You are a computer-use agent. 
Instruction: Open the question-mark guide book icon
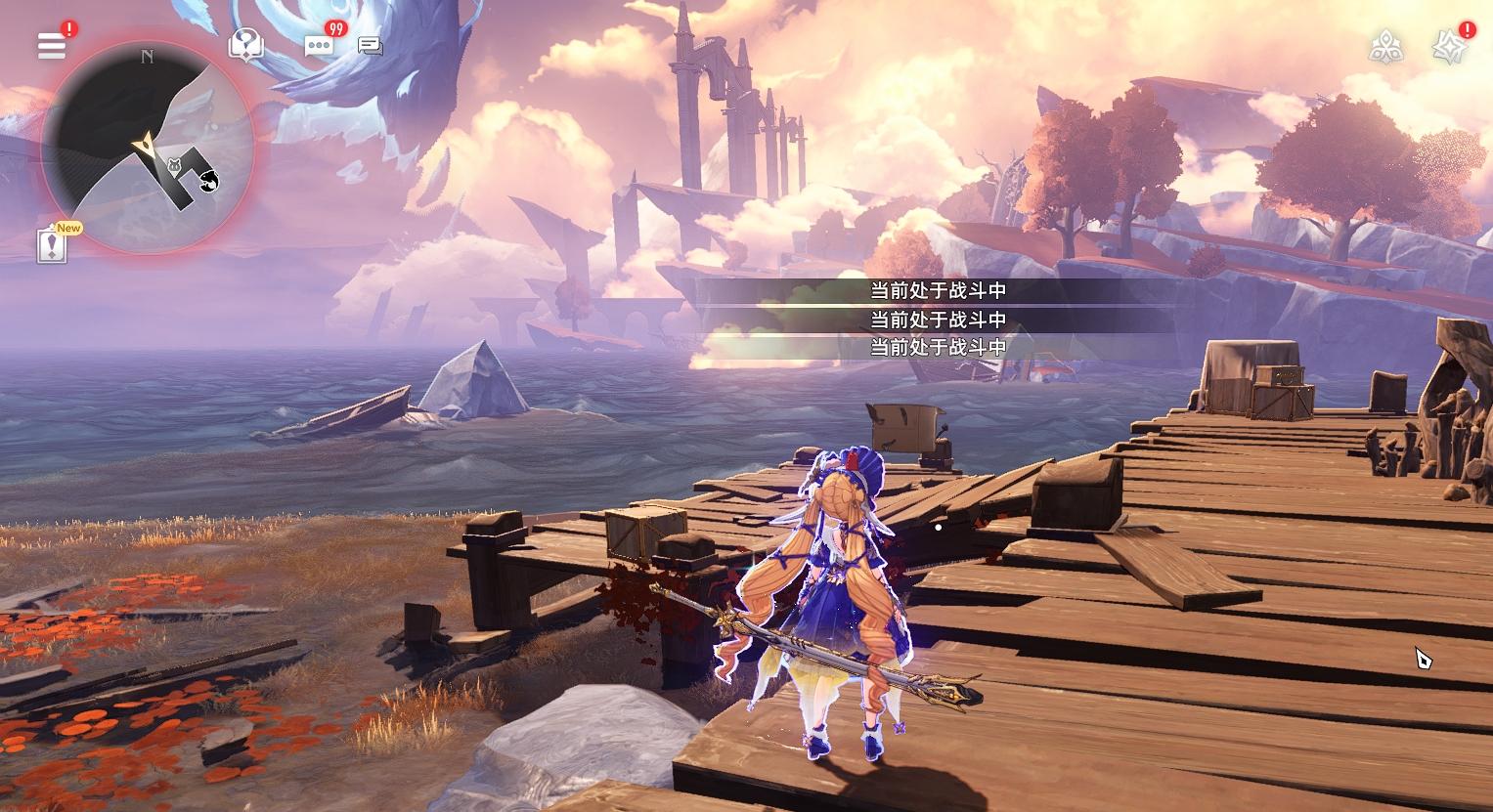click(x=245, y=45)
